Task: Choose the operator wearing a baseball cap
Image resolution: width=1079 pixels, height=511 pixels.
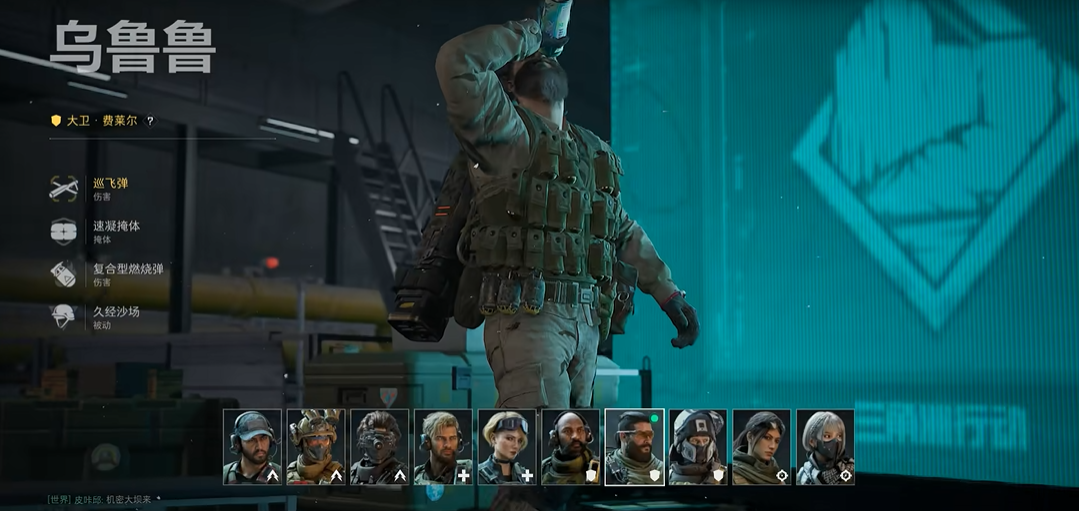Action: [x=252, y=447]
